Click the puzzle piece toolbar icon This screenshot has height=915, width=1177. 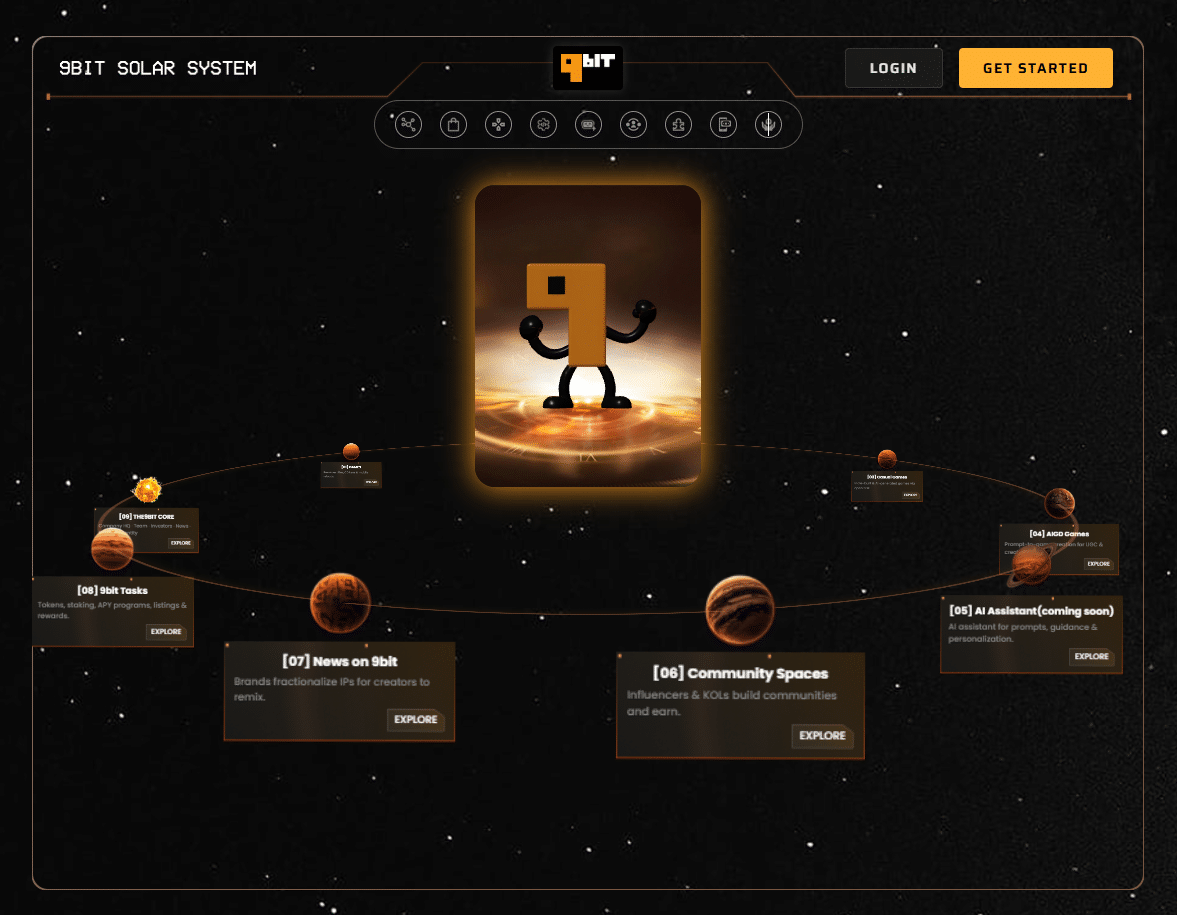(x=678, y=124)
